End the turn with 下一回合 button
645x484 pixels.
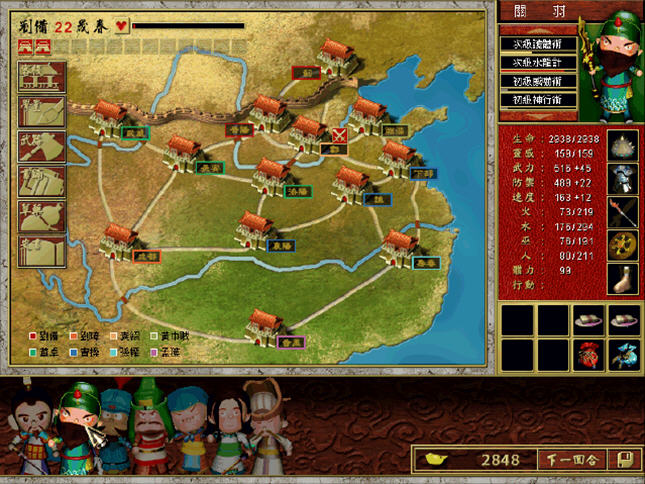click(x=573, y=460)
